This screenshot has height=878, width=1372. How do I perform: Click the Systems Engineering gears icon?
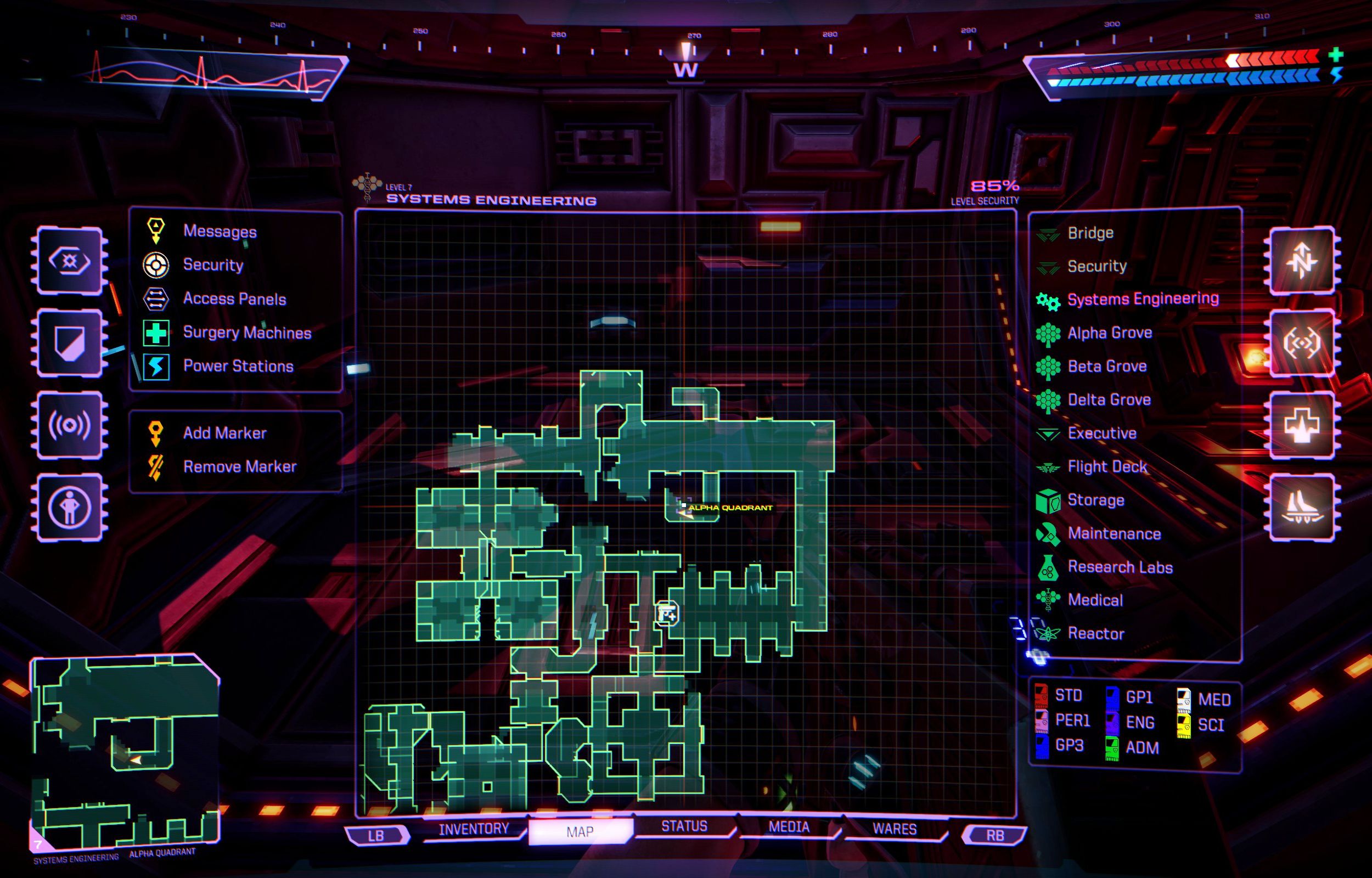tap(1048, 299)
